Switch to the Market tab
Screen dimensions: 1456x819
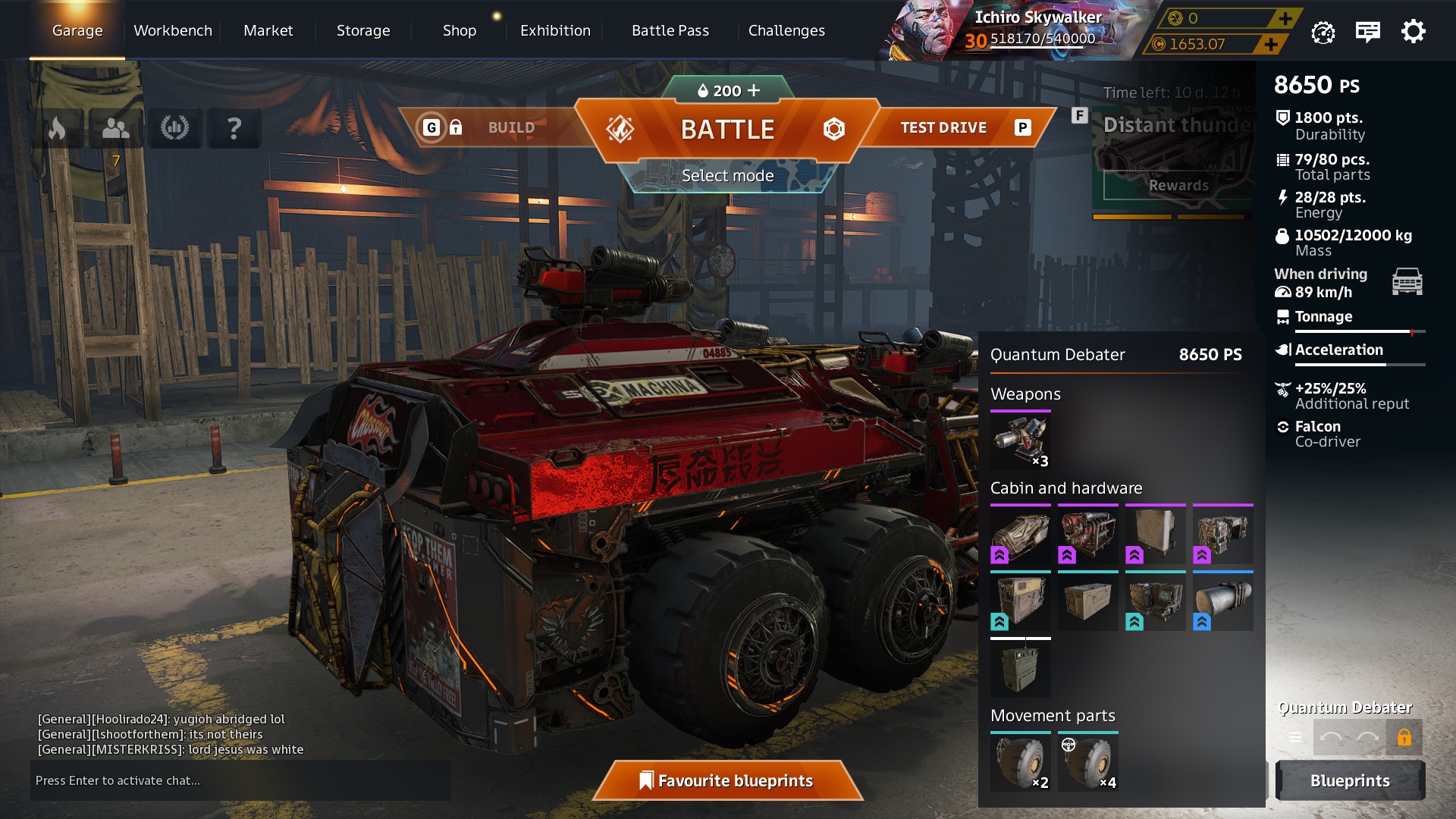[x=268, y=30]
